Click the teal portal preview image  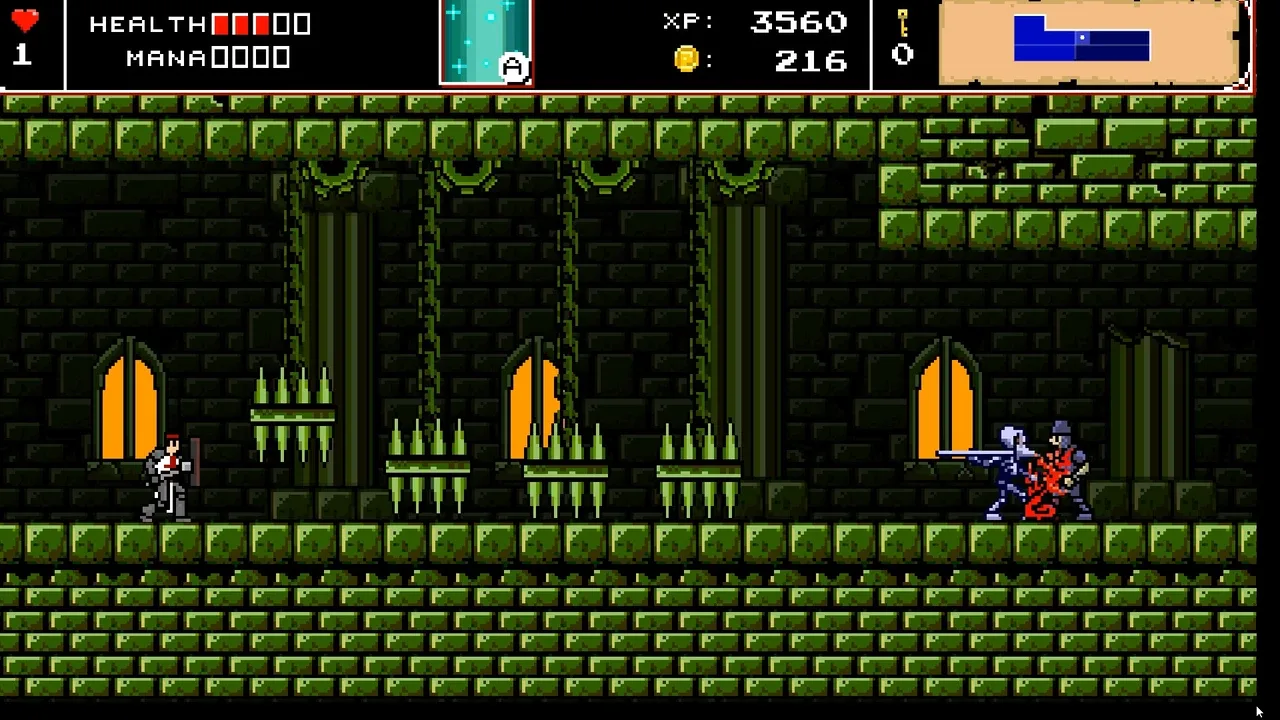(485, 42)
